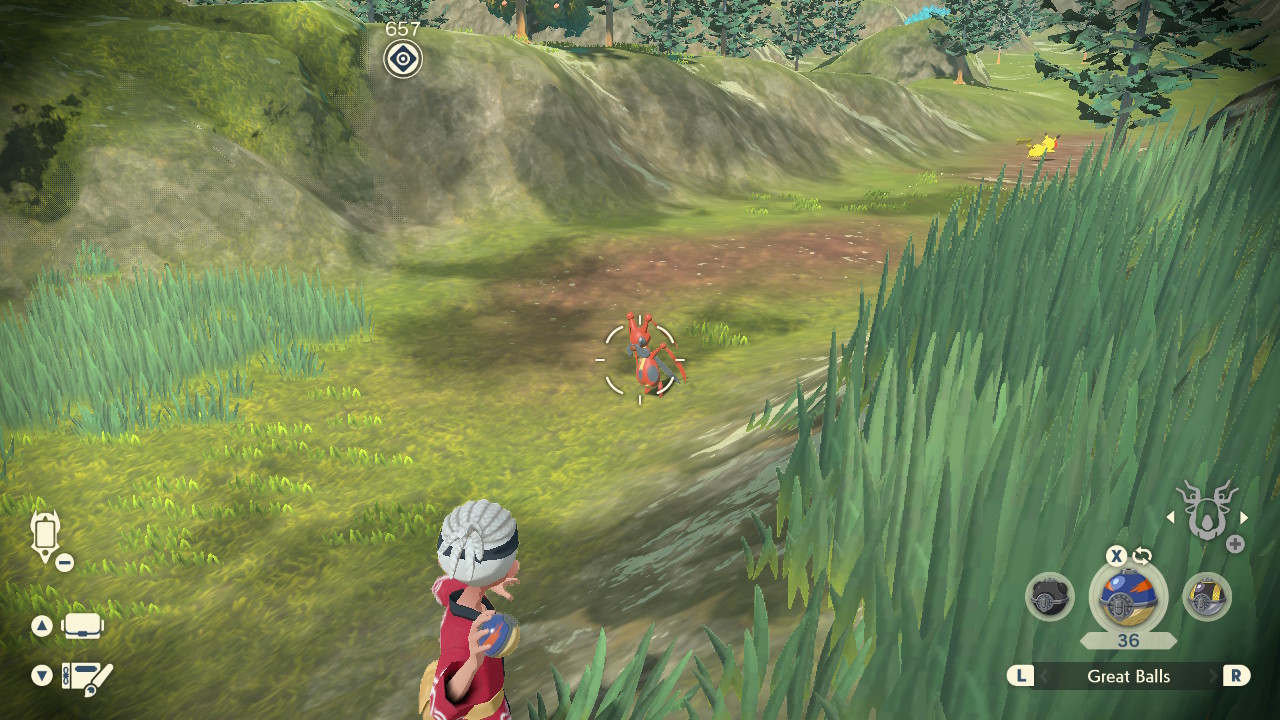Cycle to the previous ride with left arrow
The height and width of the screenshot is (720, 1280).
1171,518
